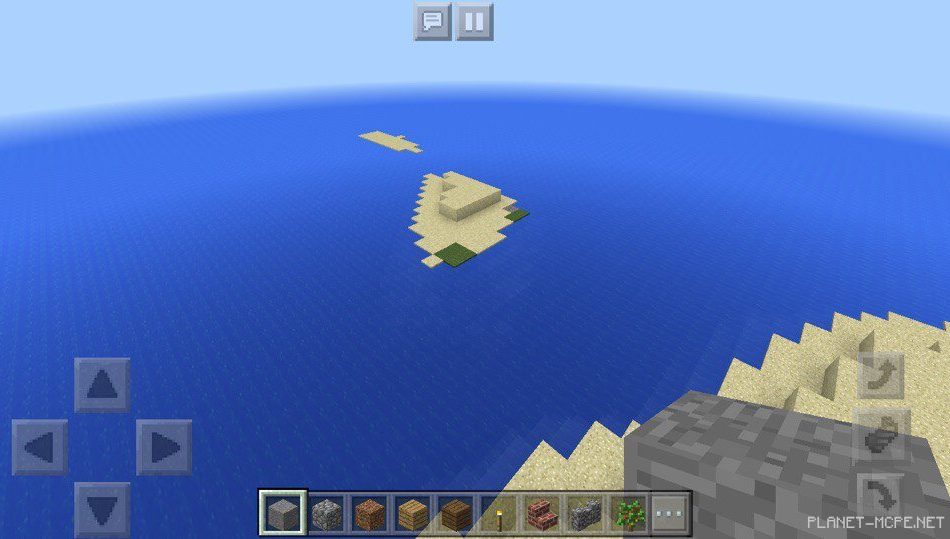Tap the move forward arrow
Viewport: 950px width, 539px height.
[x=102, y=385]
